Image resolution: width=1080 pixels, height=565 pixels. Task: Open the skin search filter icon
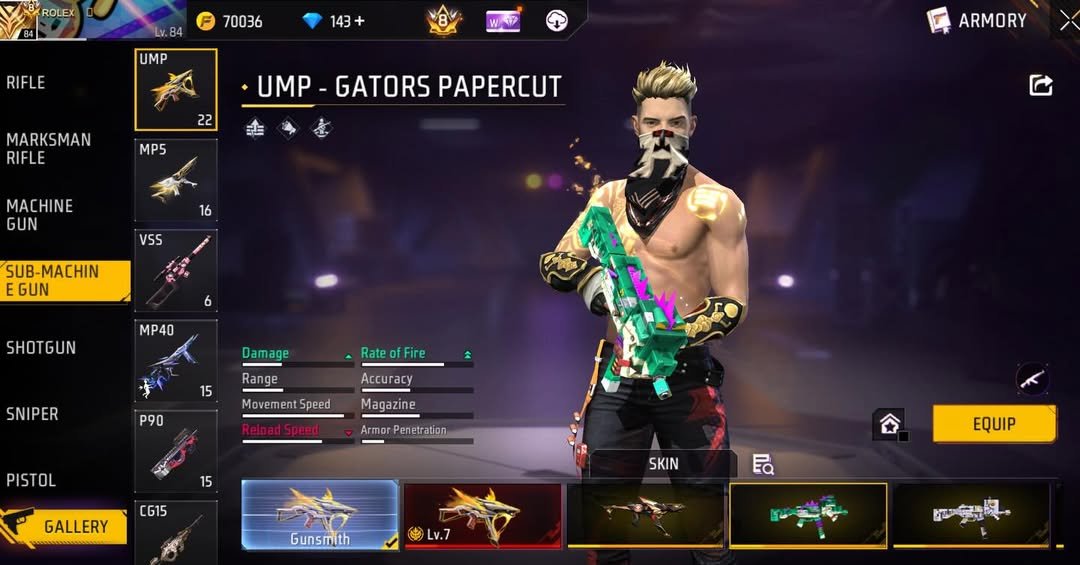tap(763, 464)
